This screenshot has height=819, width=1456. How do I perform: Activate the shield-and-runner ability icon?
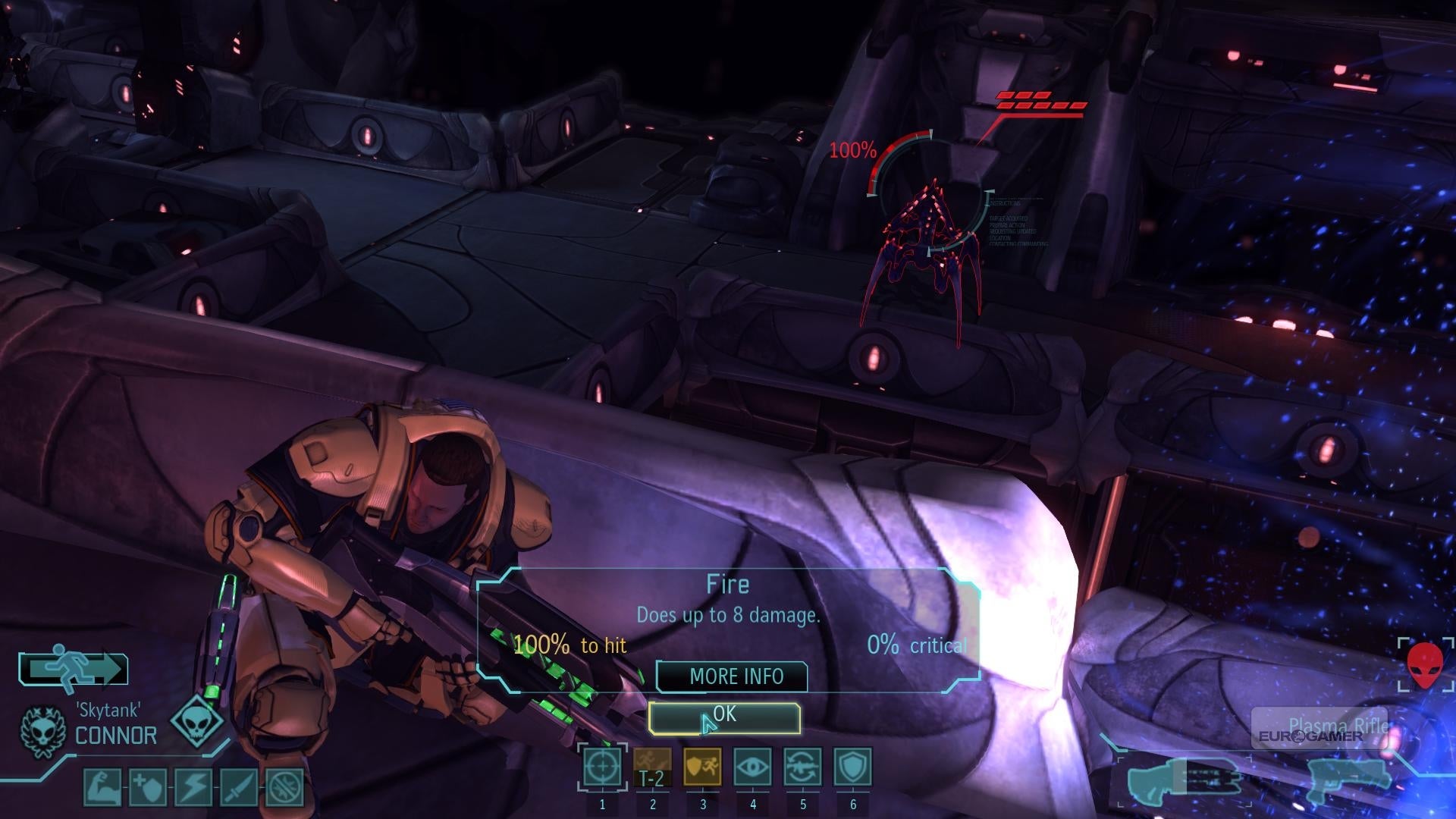[702, 767]
